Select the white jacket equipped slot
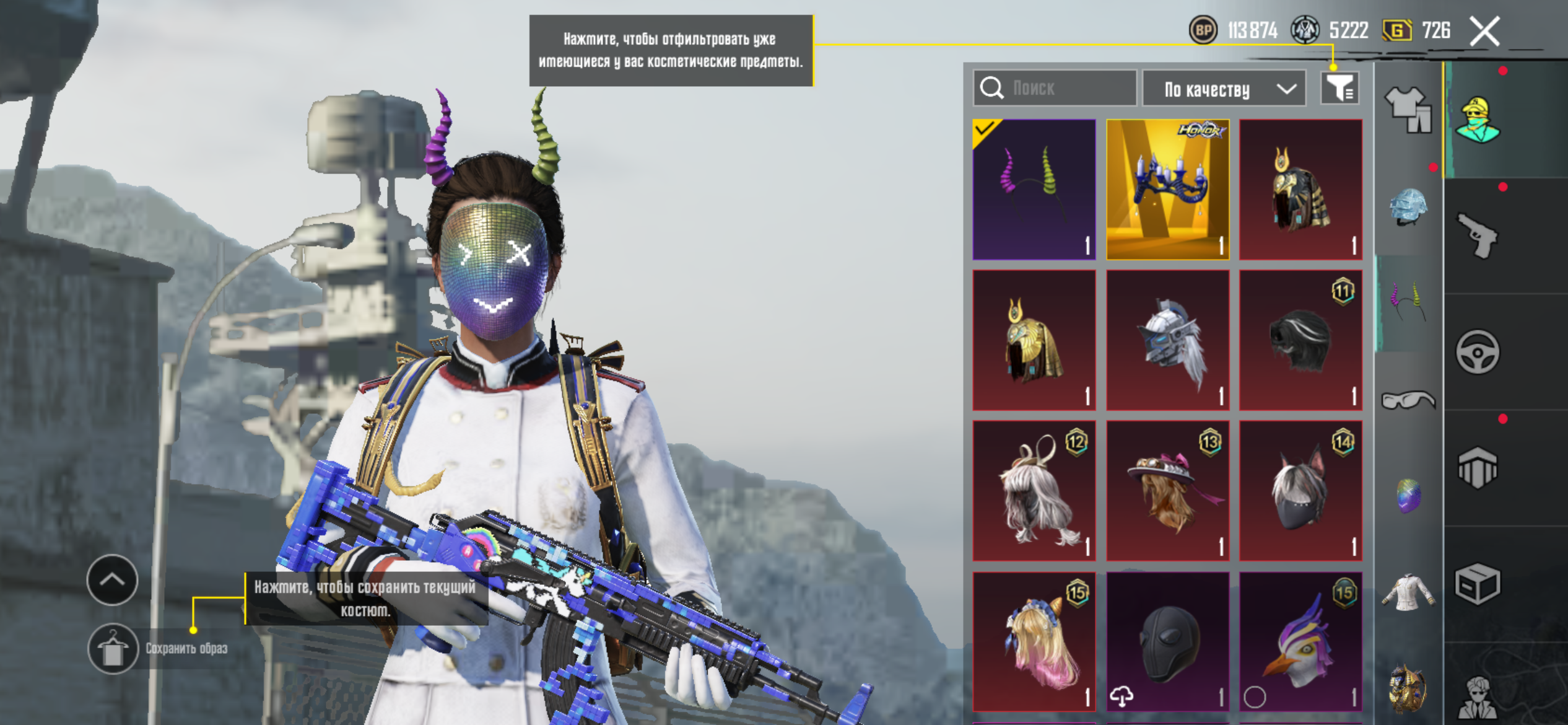 1408,593
